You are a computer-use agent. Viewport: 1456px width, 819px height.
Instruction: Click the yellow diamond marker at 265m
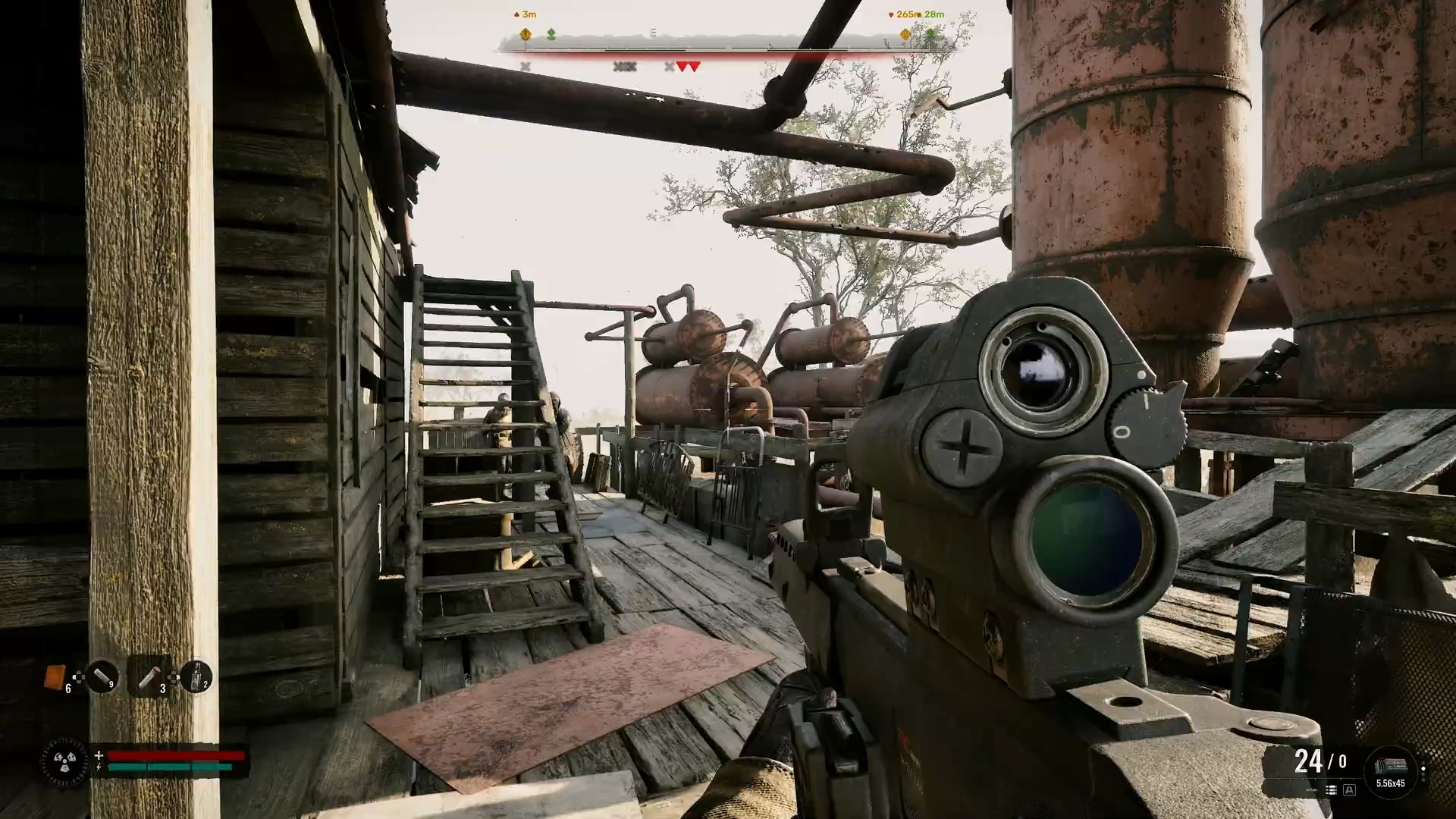905,34
